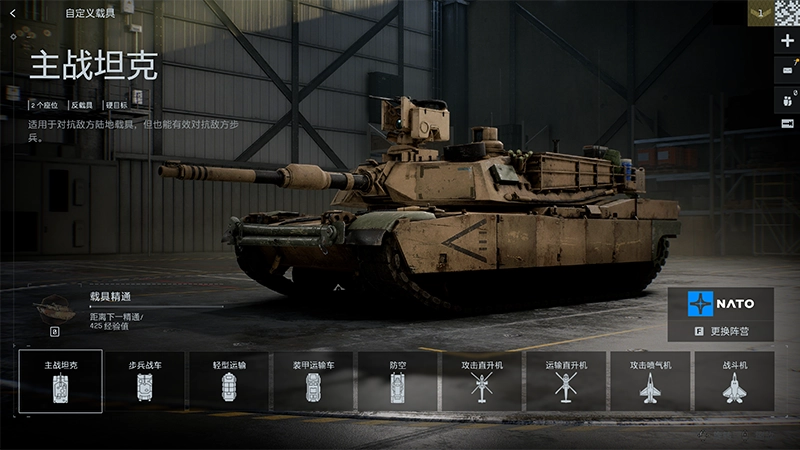Screen dimensions: 800x450
Task: Switch to the 防空 vehicle tile
Action: coord(398,381)
